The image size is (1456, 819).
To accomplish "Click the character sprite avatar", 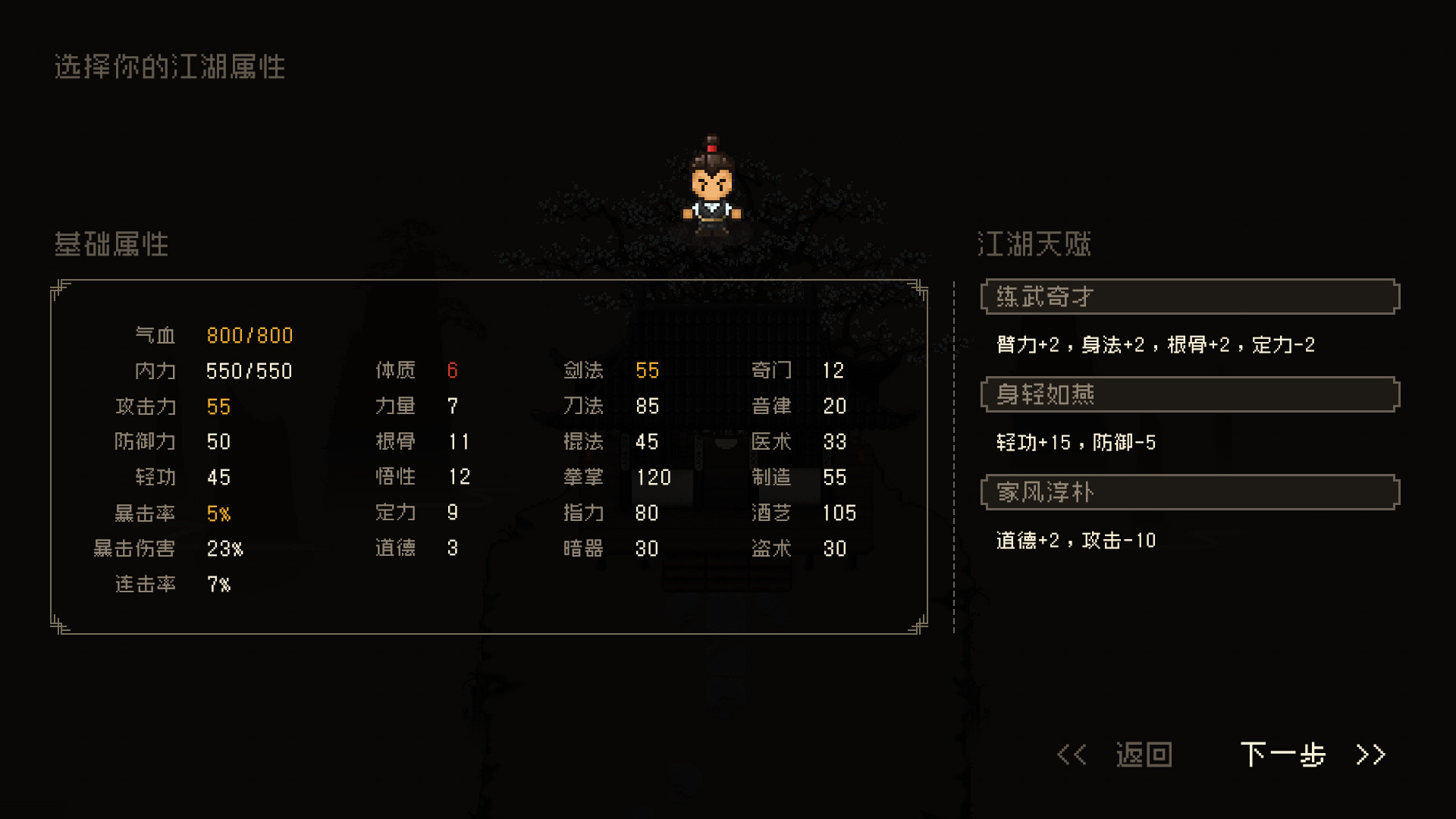I will coord(714,188).
